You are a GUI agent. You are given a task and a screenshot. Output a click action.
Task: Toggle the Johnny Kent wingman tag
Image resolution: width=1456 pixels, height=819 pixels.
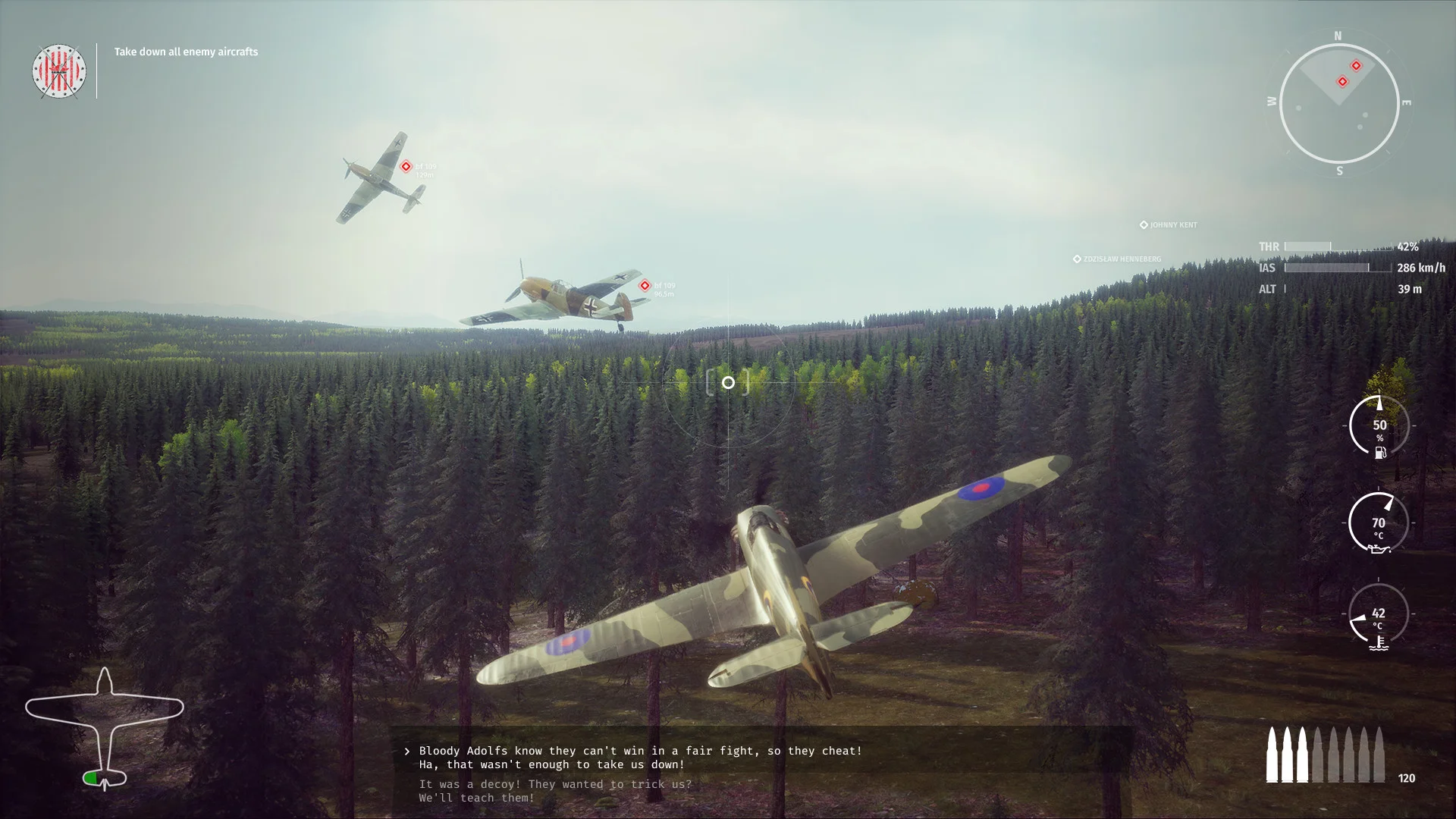click(1168, 224)
